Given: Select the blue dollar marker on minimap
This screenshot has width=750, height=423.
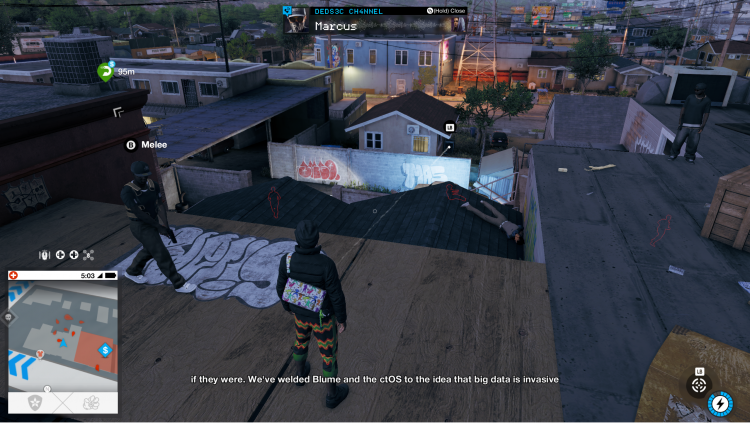Looking at the screenshot, I should pyautogui.click(x=105, y=349).
